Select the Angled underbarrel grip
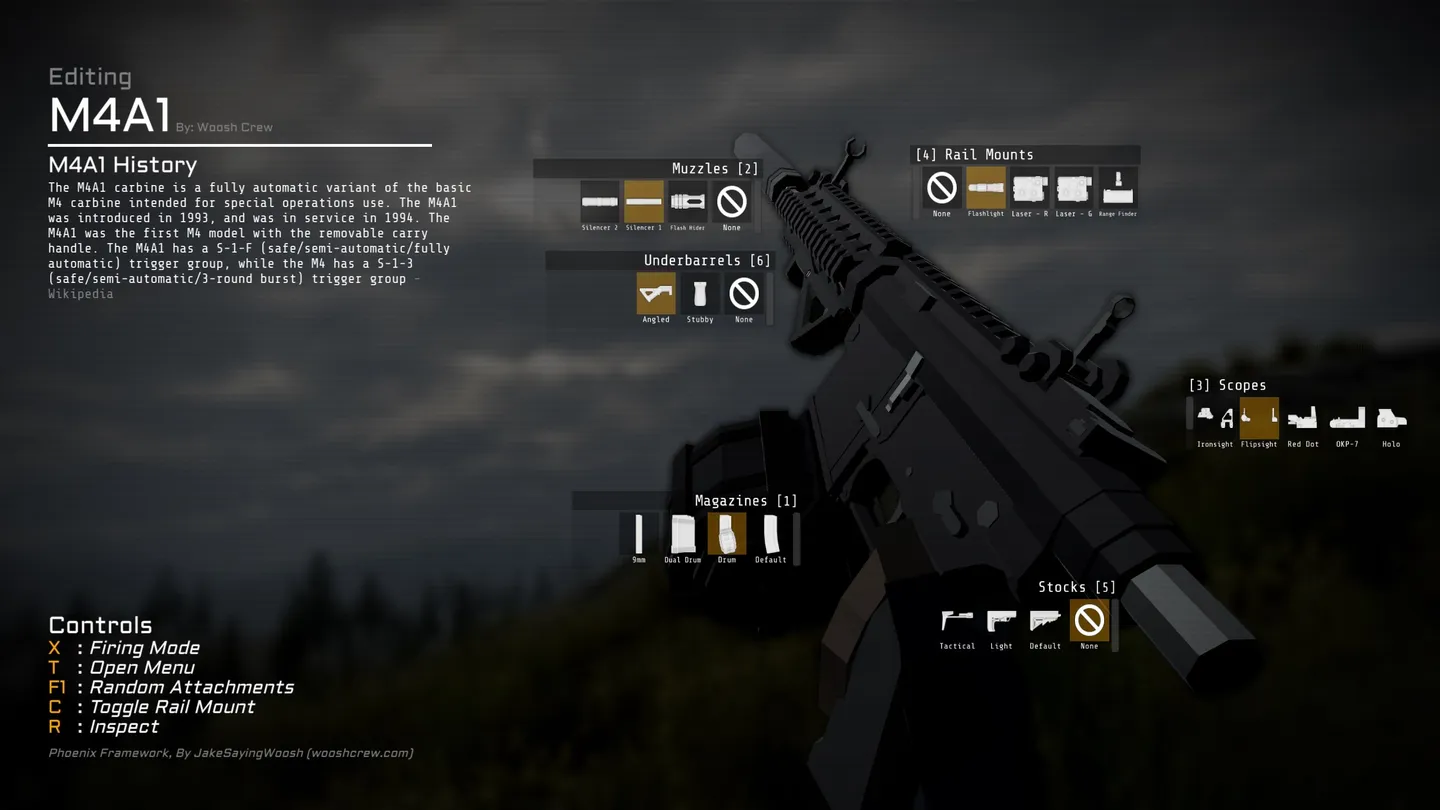The height and width of the screenshot is (810, 1440). 656,294
